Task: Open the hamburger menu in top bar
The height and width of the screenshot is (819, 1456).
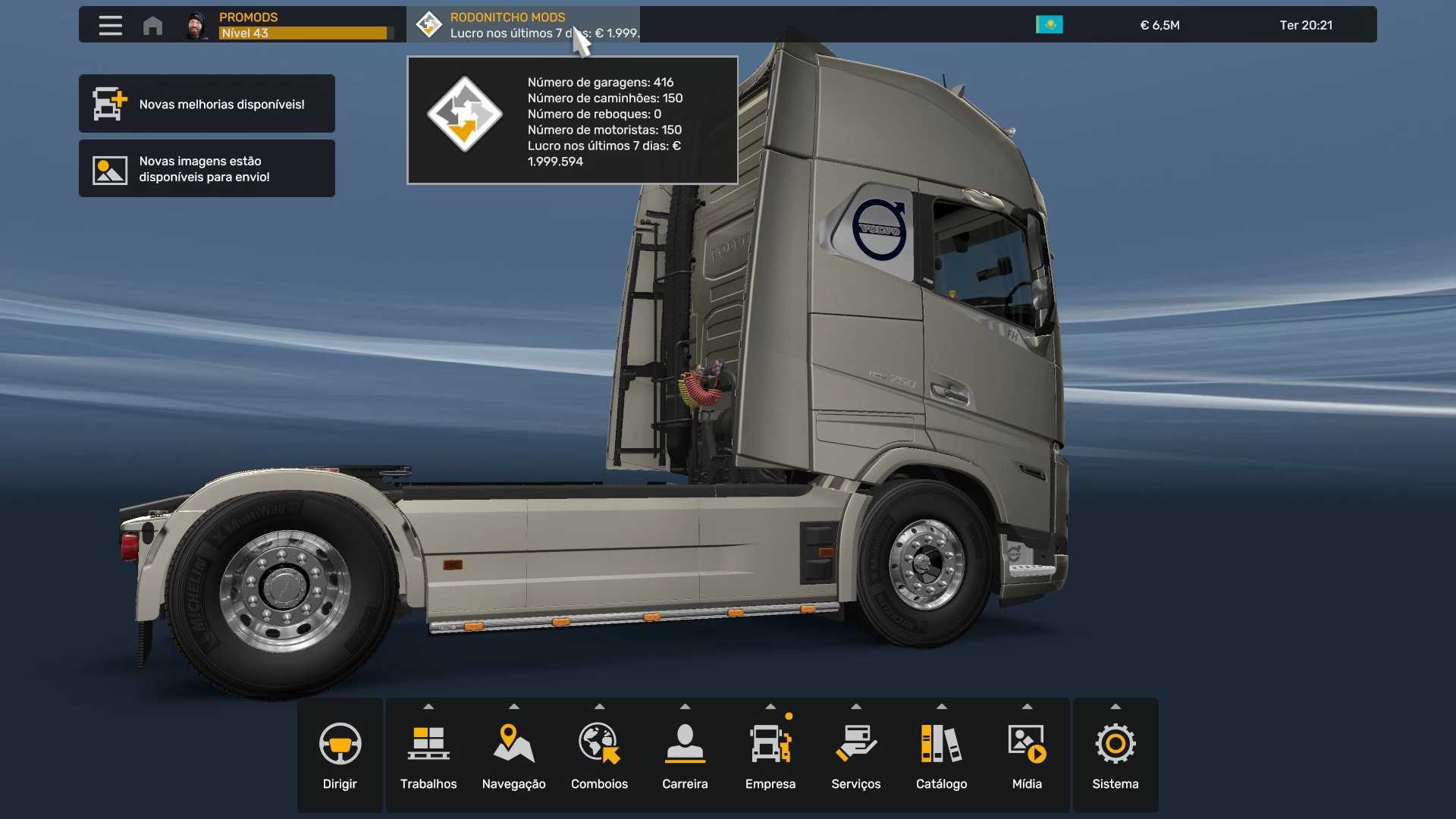Action: point(110,25)
